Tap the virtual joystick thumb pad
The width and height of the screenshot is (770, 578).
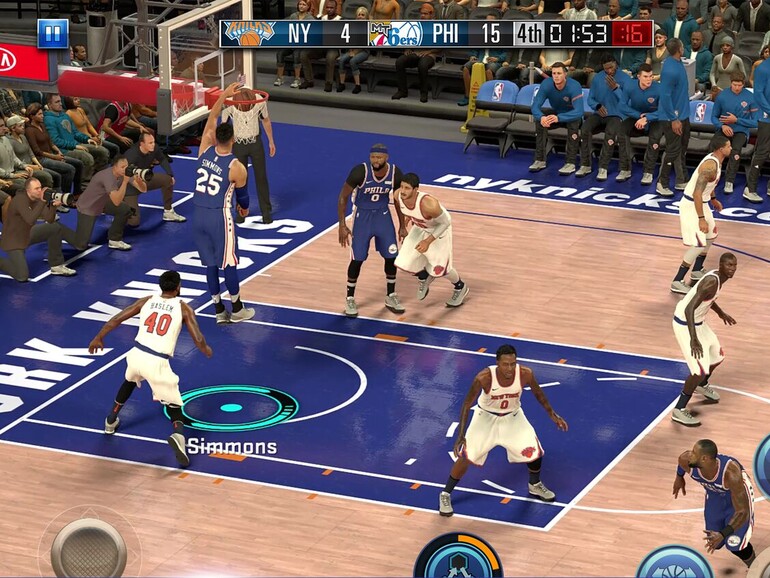point(88,547)
